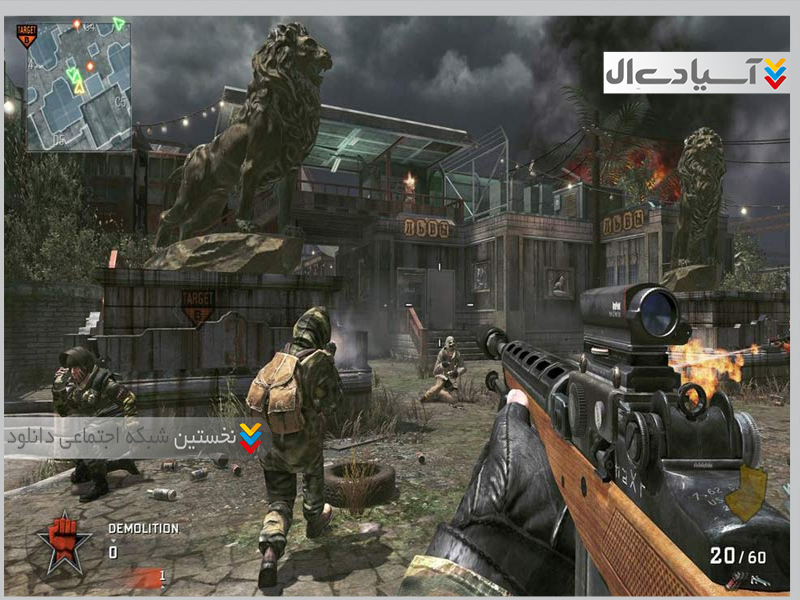Click the watermark logo in the white box
The height and width of the screenshot is (600, 800).
696,72
